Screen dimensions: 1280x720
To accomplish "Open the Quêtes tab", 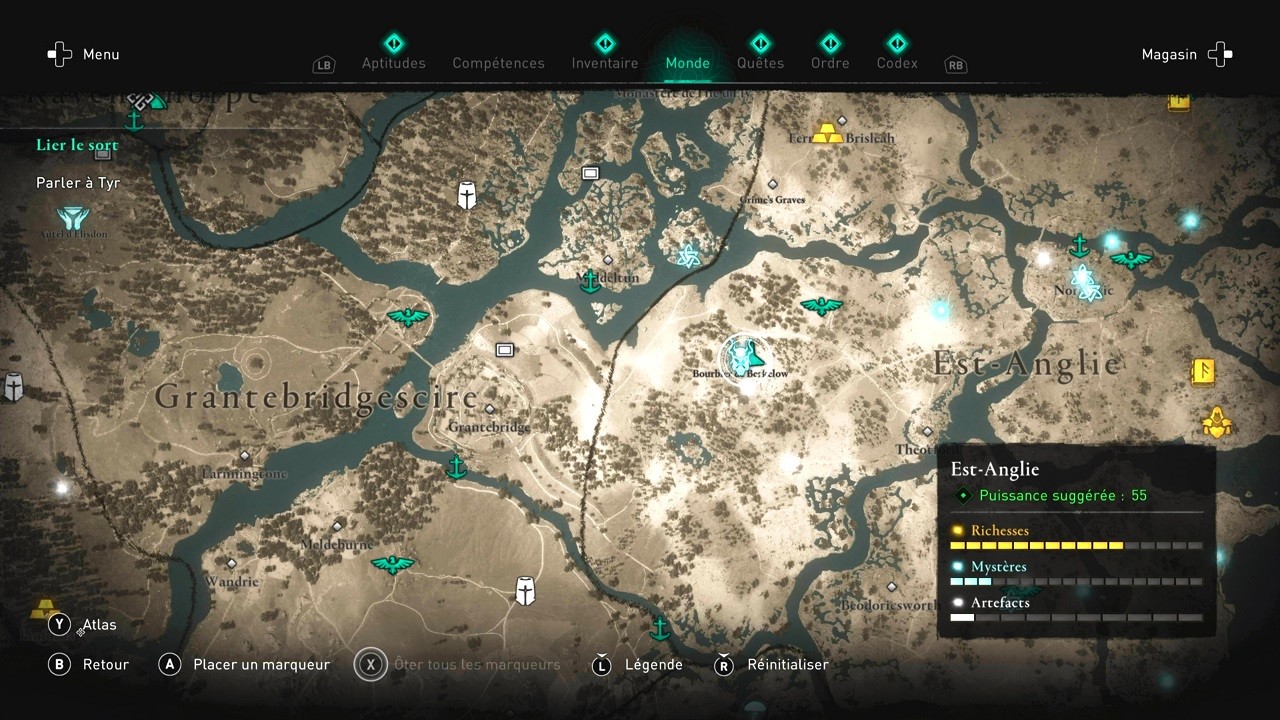I will tap(760, 62).
